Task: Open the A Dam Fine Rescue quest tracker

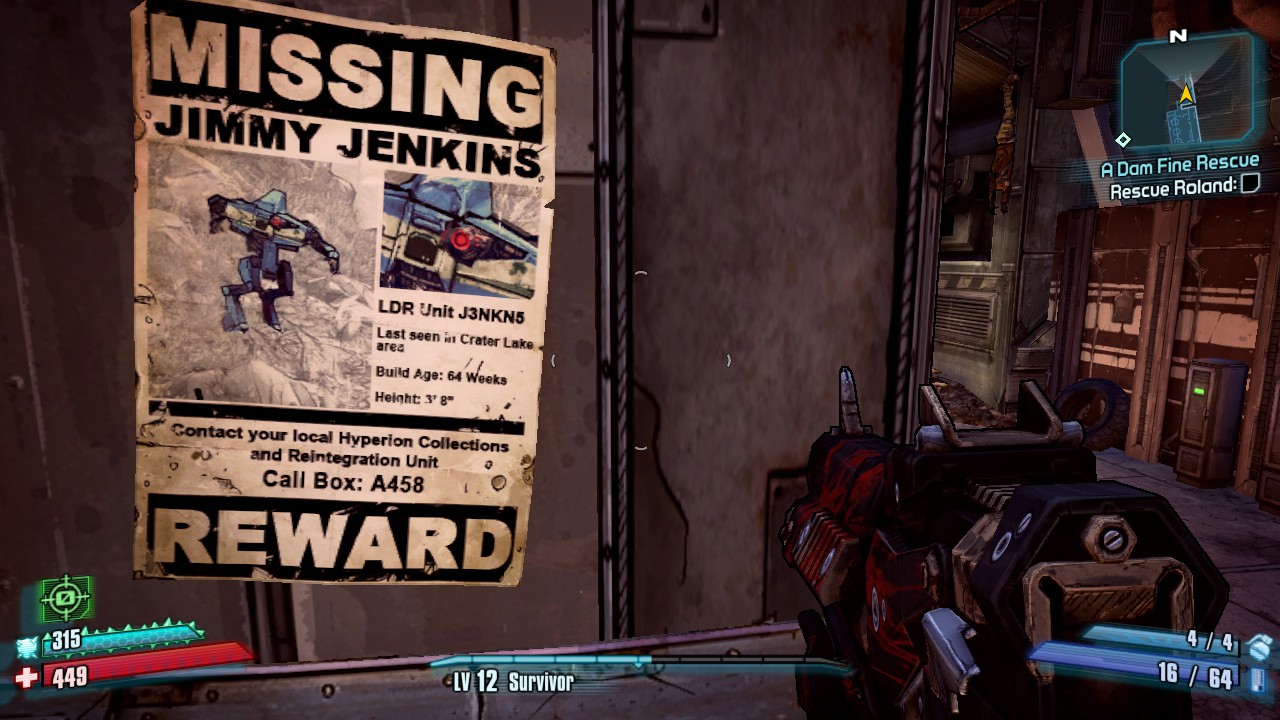Action: 1179,163
